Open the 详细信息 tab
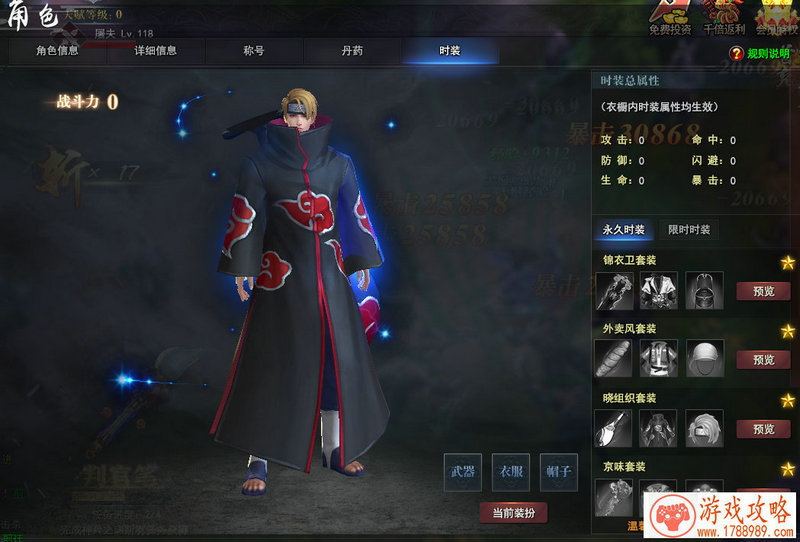800x542 pixels. coord(155,50)
